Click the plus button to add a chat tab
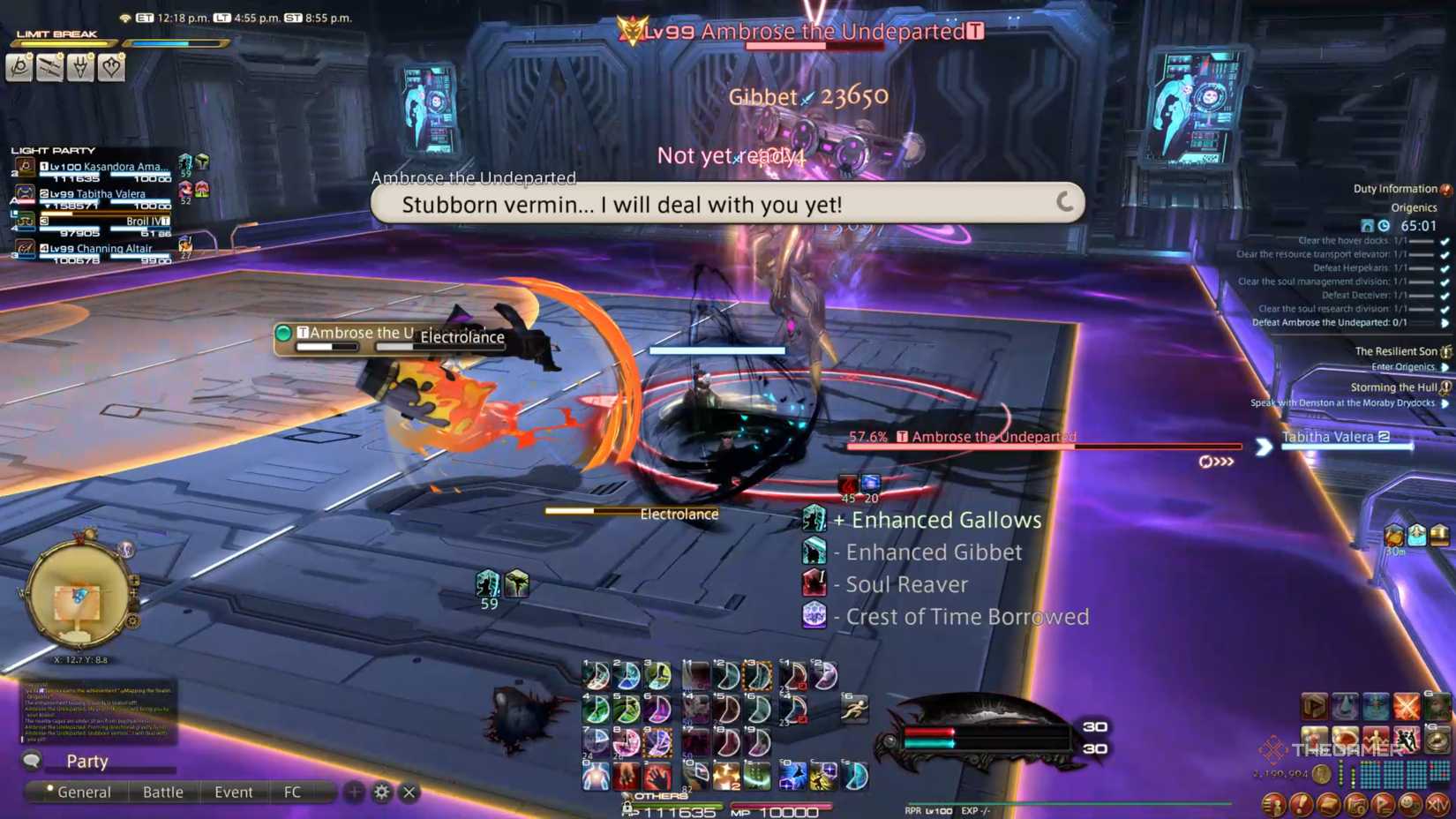 [x=355, y=793]
